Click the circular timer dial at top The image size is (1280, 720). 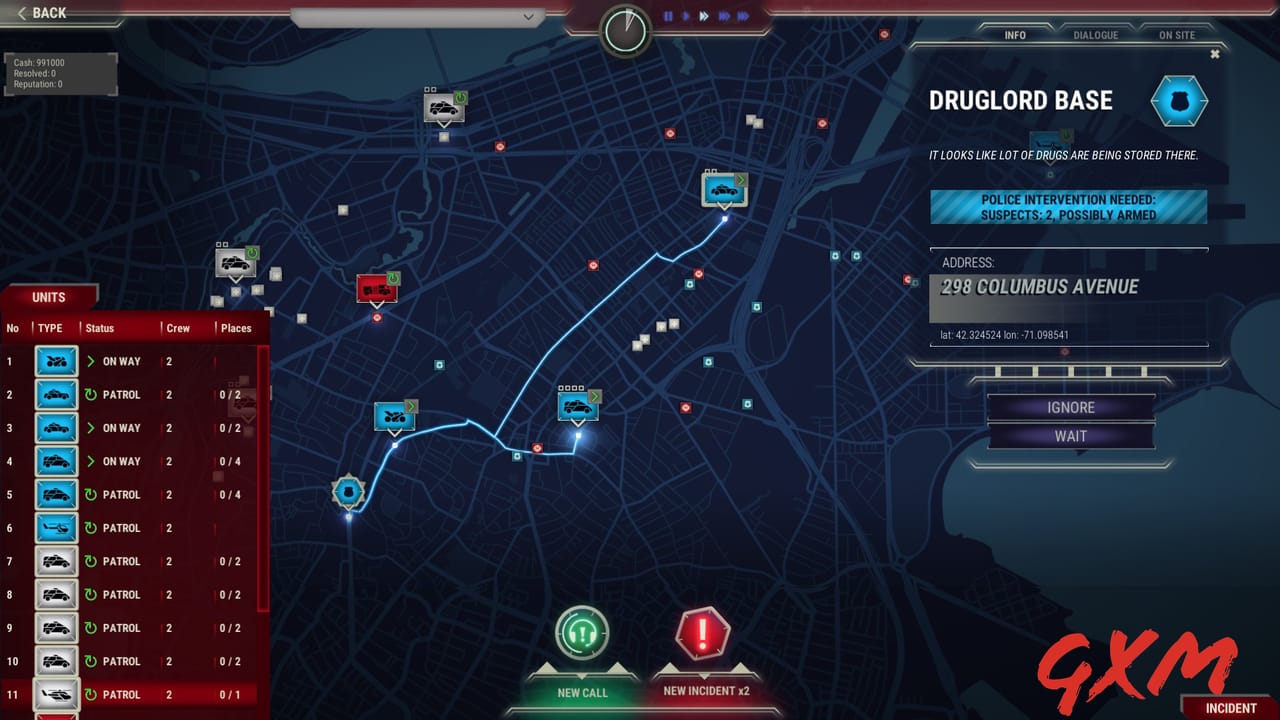point(626,30)
